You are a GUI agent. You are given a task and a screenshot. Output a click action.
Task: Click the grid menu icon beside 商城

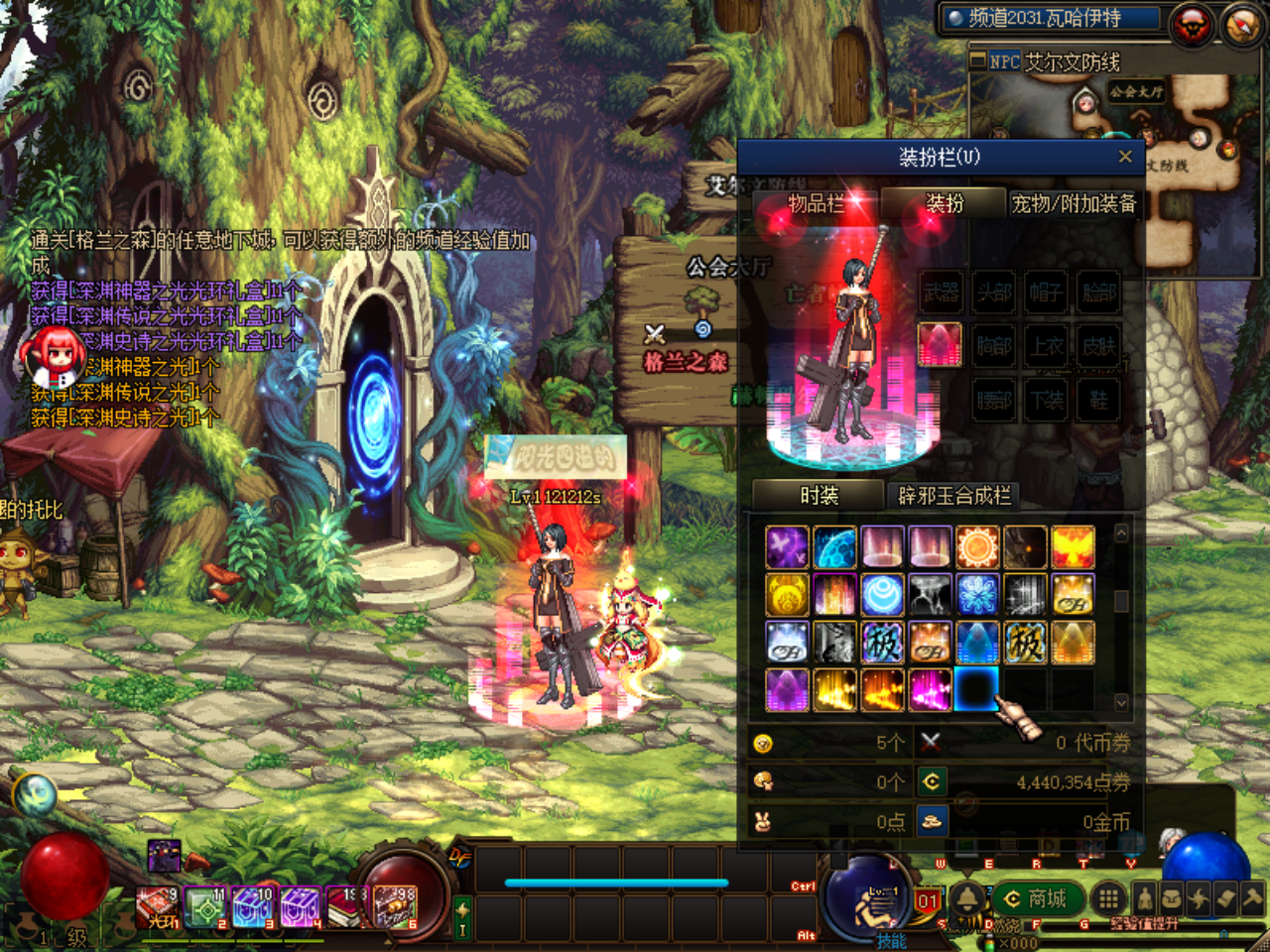click(1108, 900)
